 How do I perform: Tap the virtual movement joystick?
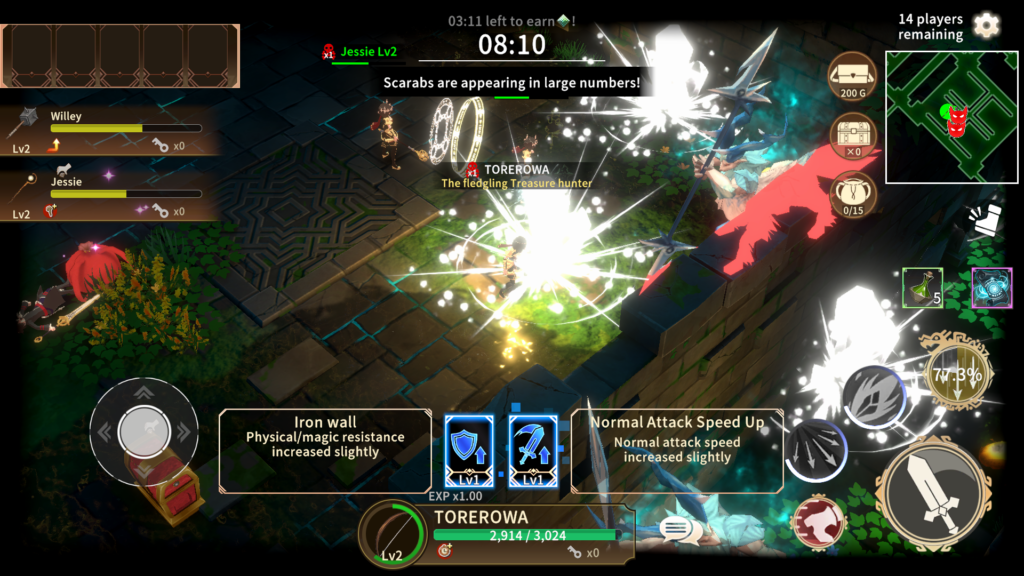point(143,431)
